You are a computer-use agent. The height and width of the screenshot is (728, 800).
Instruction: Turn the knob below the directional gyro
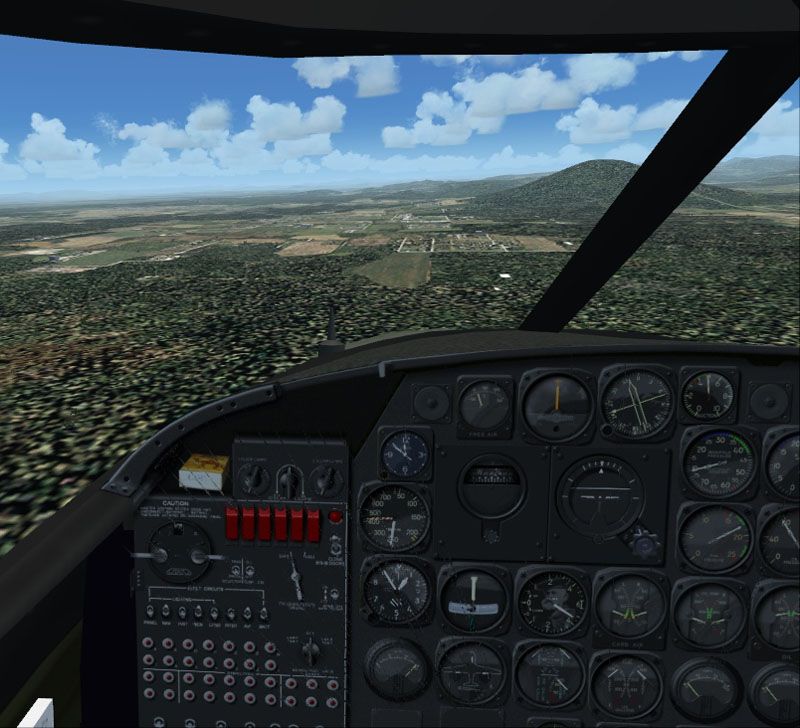(x=492, y=535)
